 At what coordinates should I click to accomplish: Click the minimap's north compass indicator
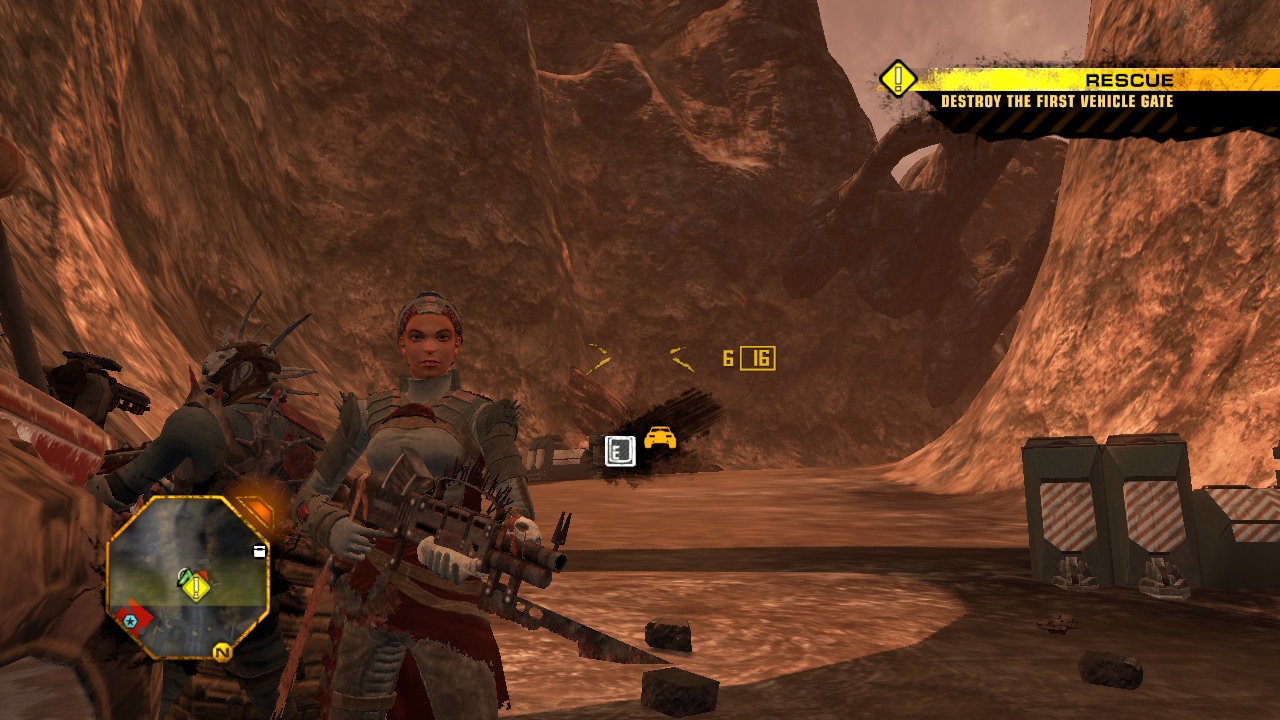point(221,653)
